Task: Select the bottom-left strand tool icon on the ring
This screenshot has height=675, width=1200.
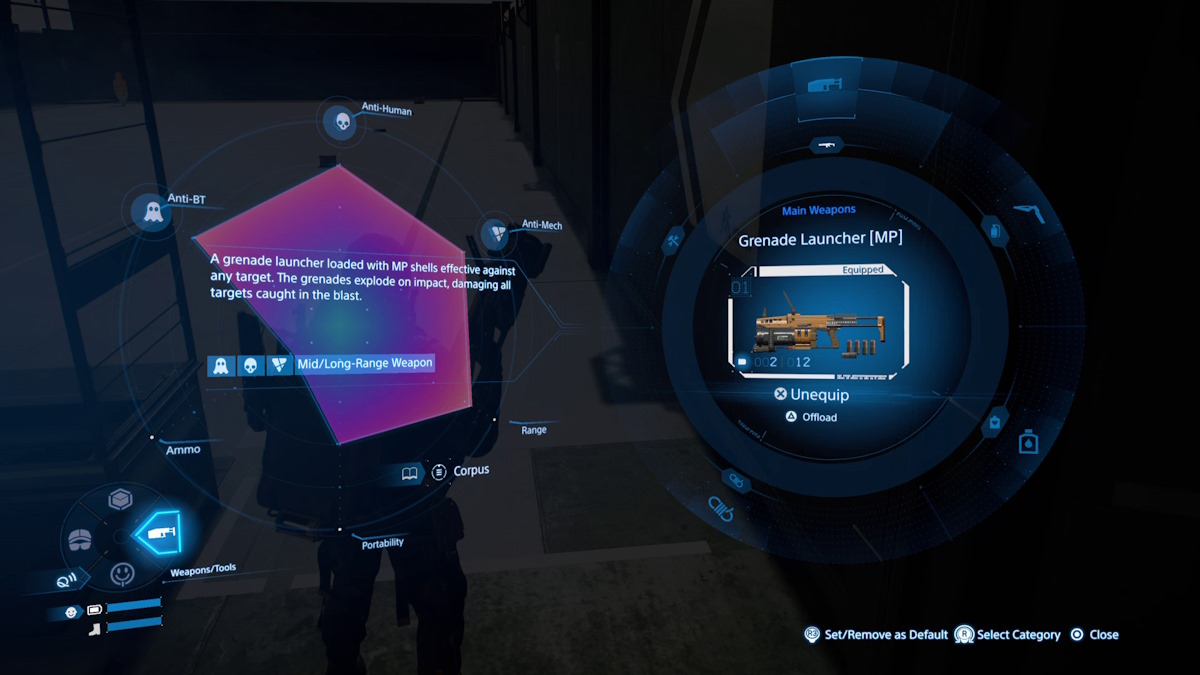Action: tap(721, 507)
